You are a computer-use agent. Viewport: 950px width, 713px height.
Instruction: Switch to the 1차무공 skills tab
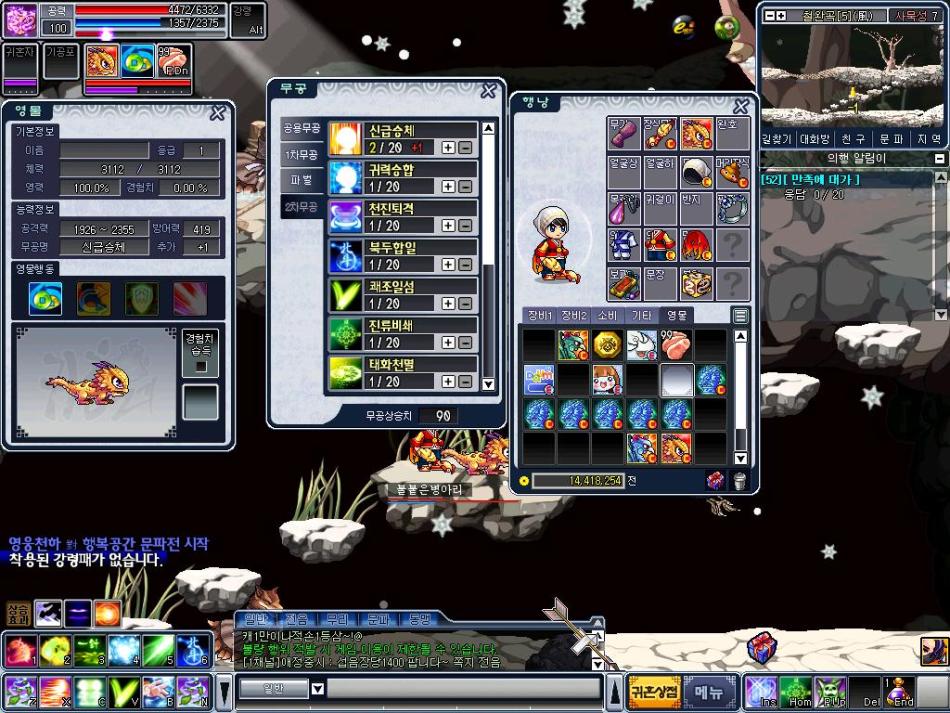coord(302,155)
